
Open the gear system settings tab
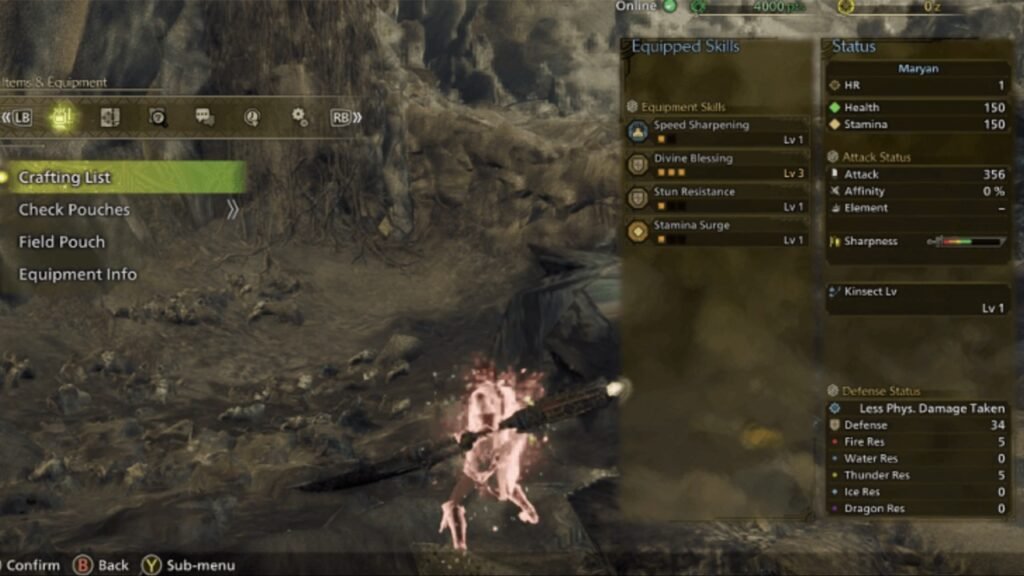tap(299, 117)
